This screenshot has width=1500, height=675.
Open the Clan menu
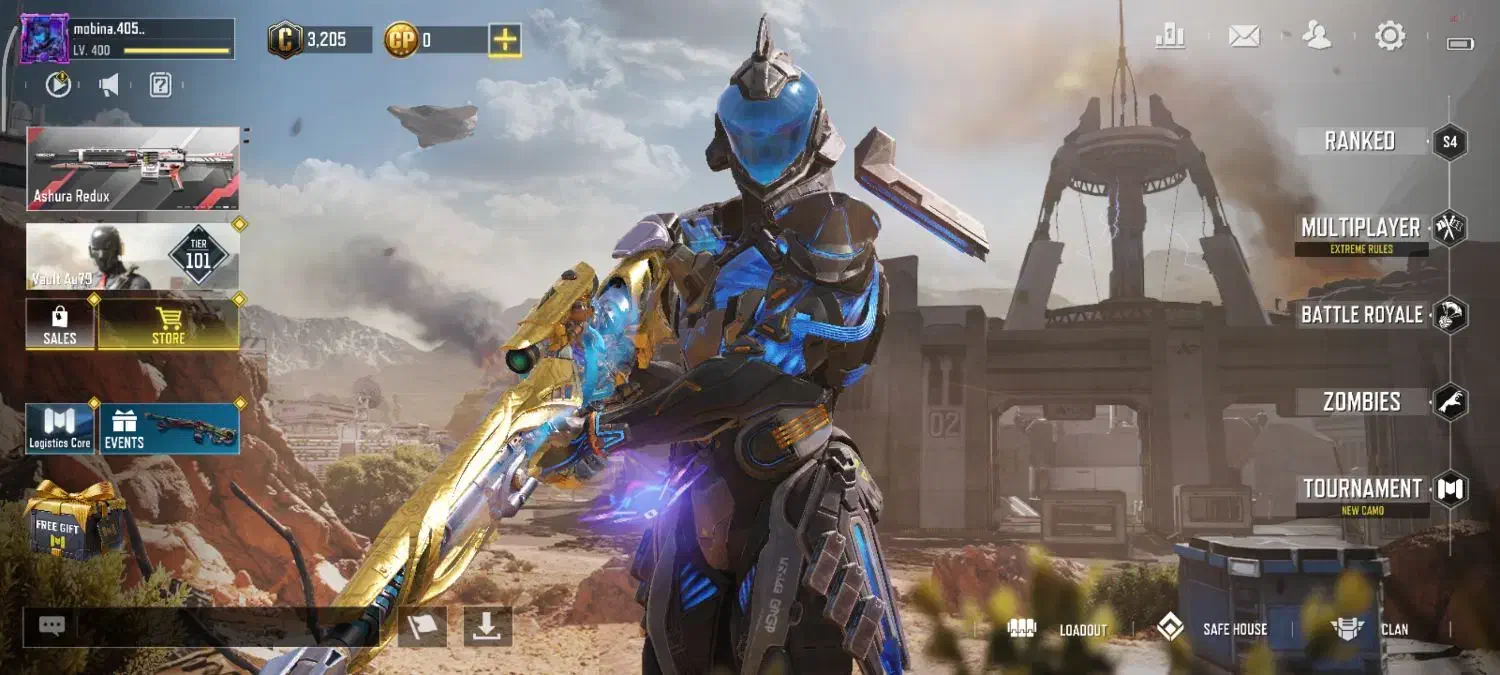click(x=1370, y=629)
